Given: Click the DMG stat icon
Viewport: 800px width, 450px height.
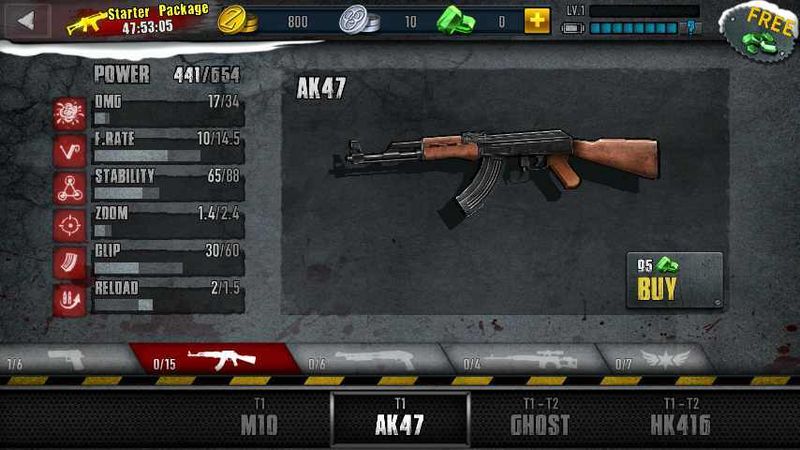Looking at the screenshot, I should pyautogui.click(x=69, y=113).
